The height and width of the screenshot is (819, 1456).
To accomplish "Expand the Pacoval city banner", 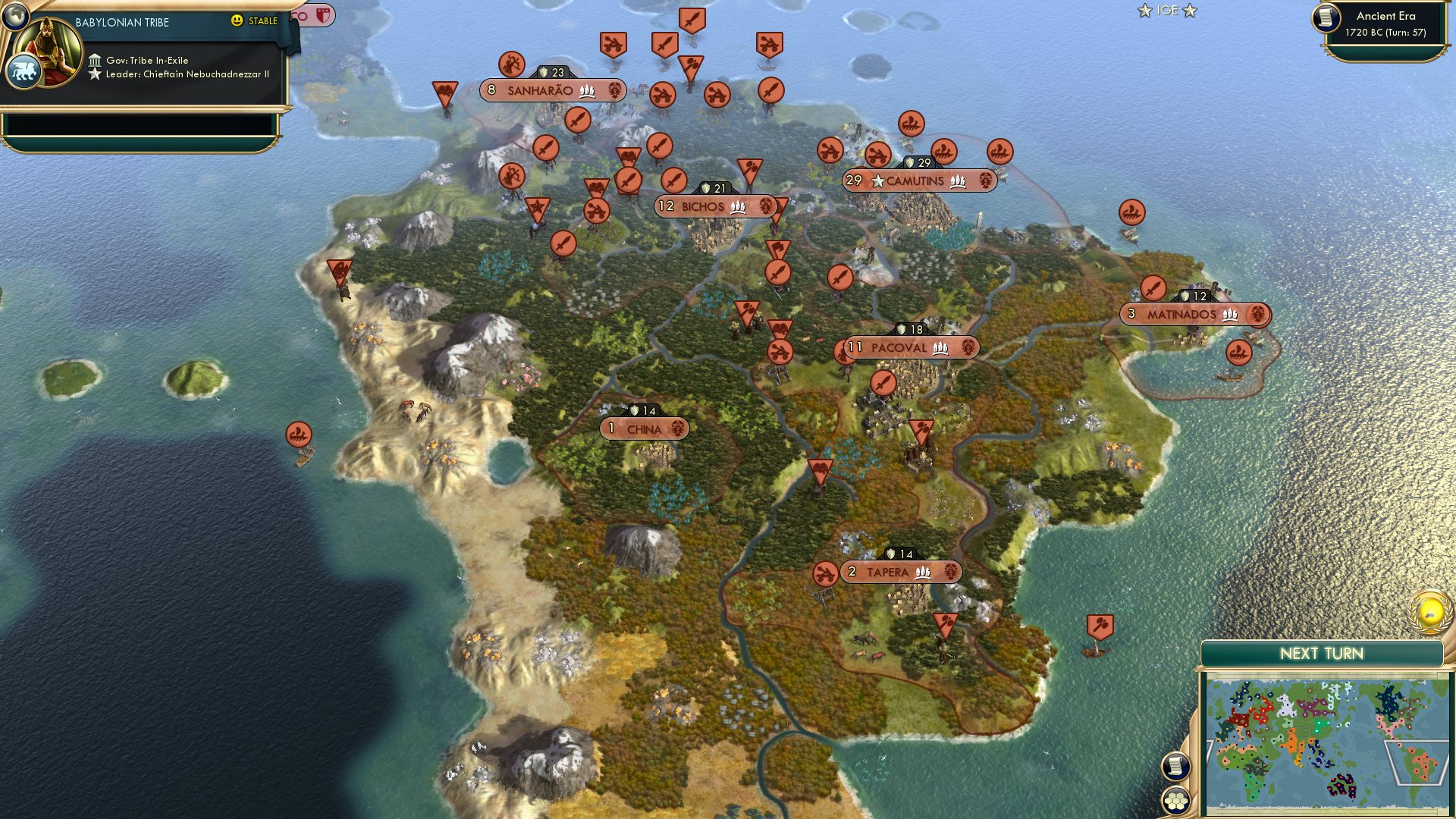I will [x=899, y=347].
